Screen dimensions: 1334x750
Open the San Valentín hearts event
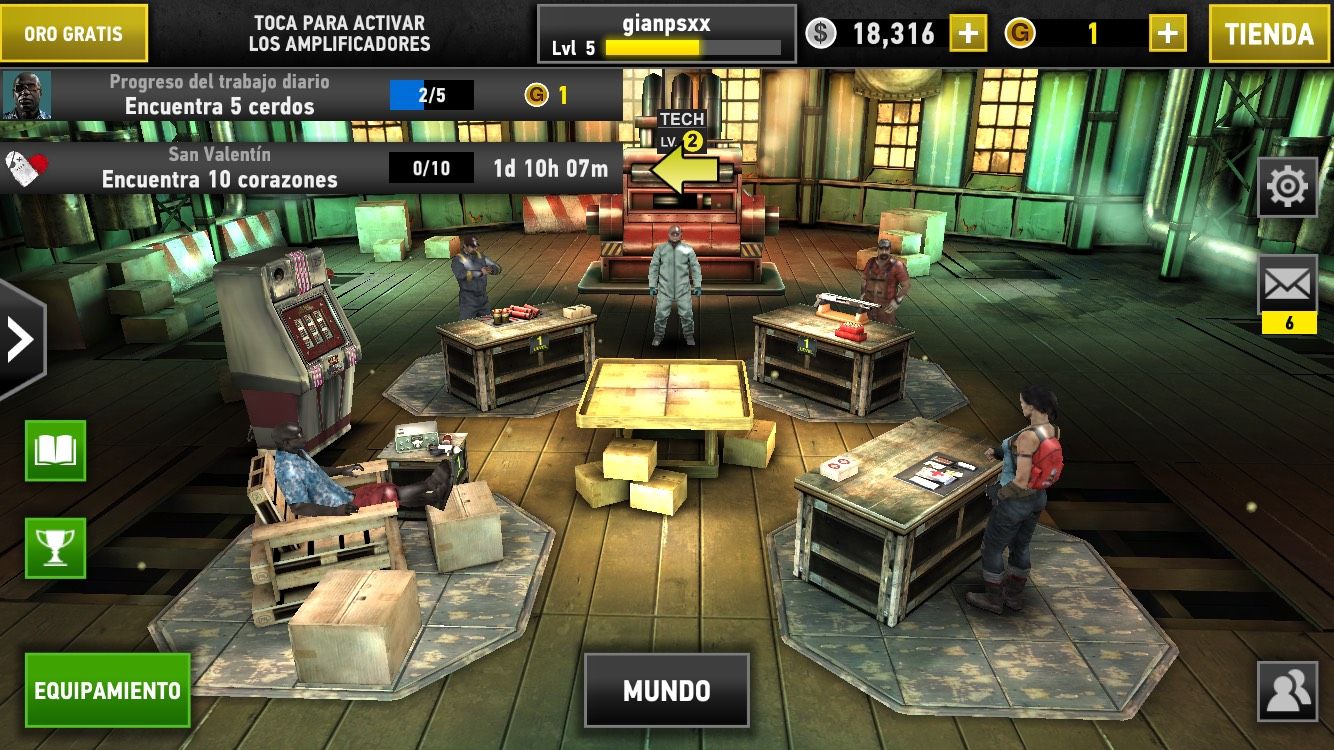[310, 168]
